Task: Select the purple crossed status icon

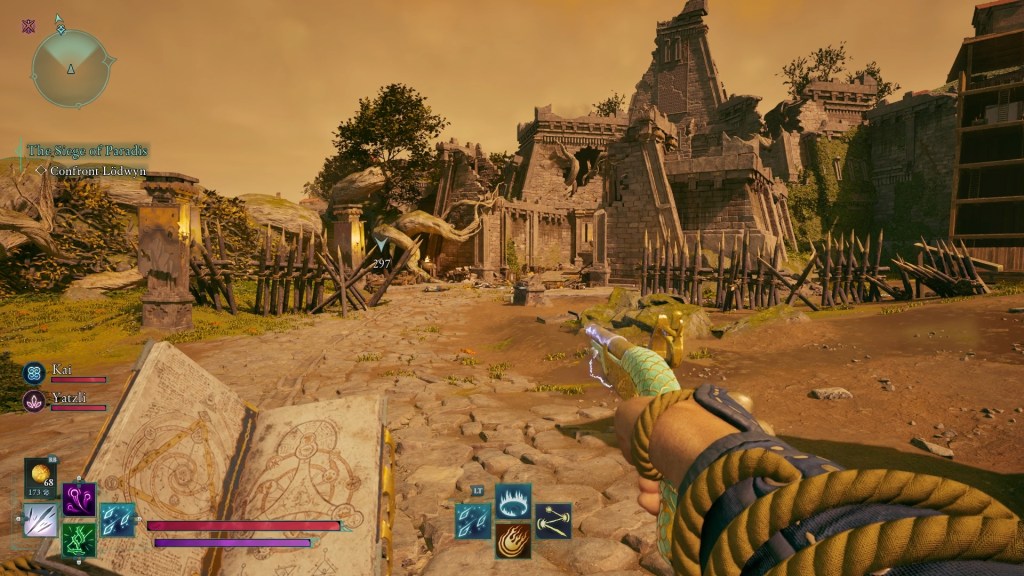Action: tap(28, 26)
